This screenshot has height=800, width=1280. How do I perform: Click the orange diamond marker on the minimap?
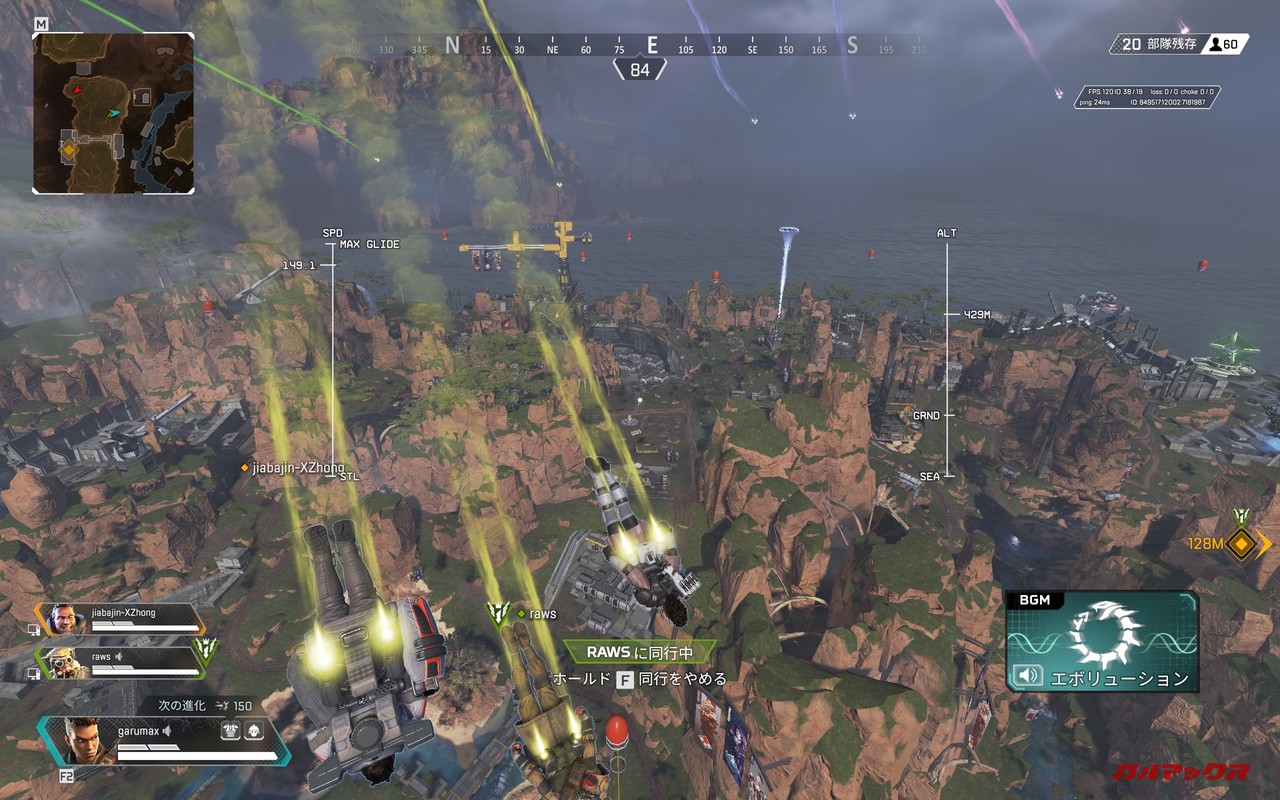pos(69,150)
